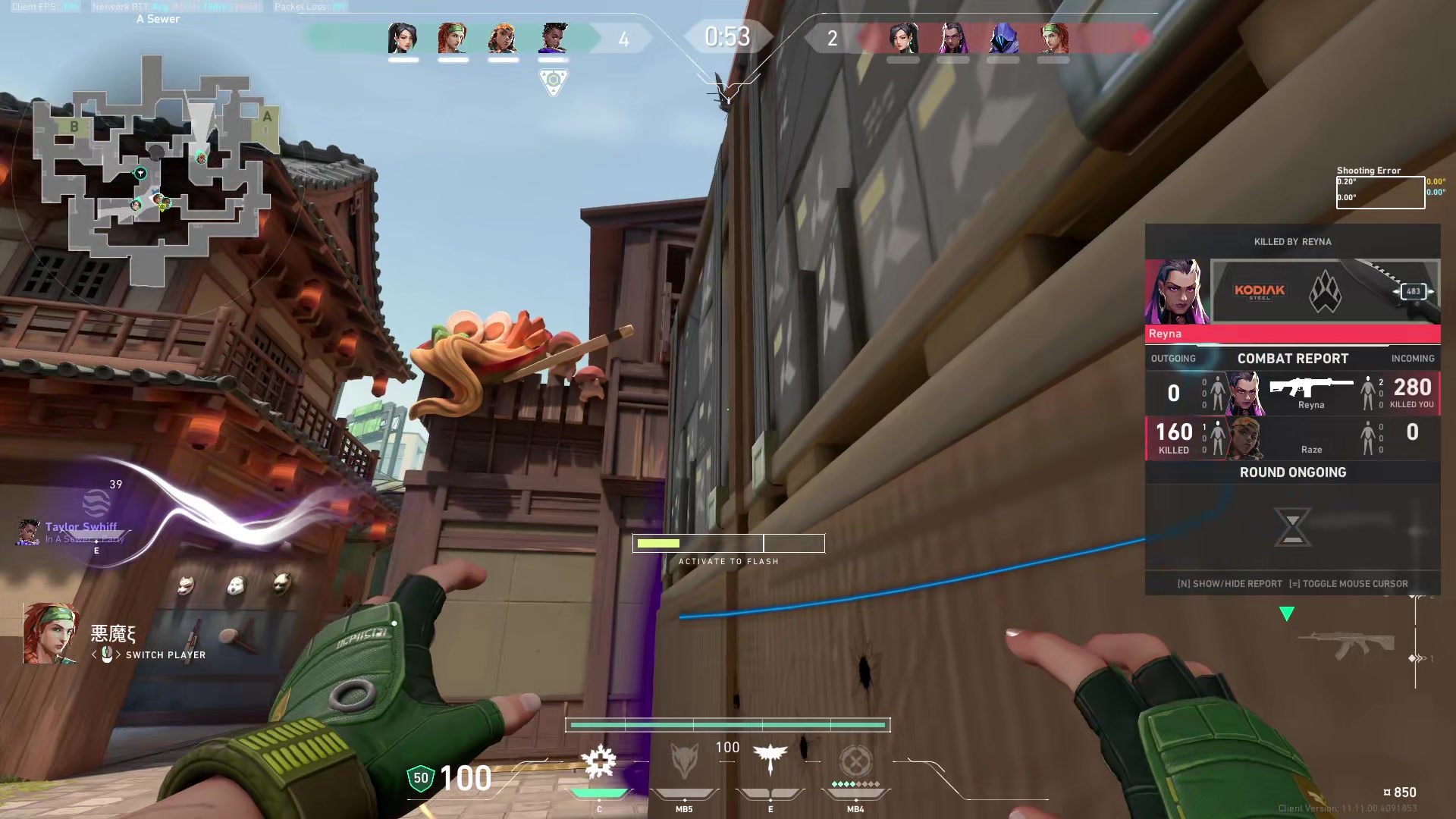Click the Activate To Flash prompt
The height and width of the screenshot is (819, 1456).
(728, 561)
